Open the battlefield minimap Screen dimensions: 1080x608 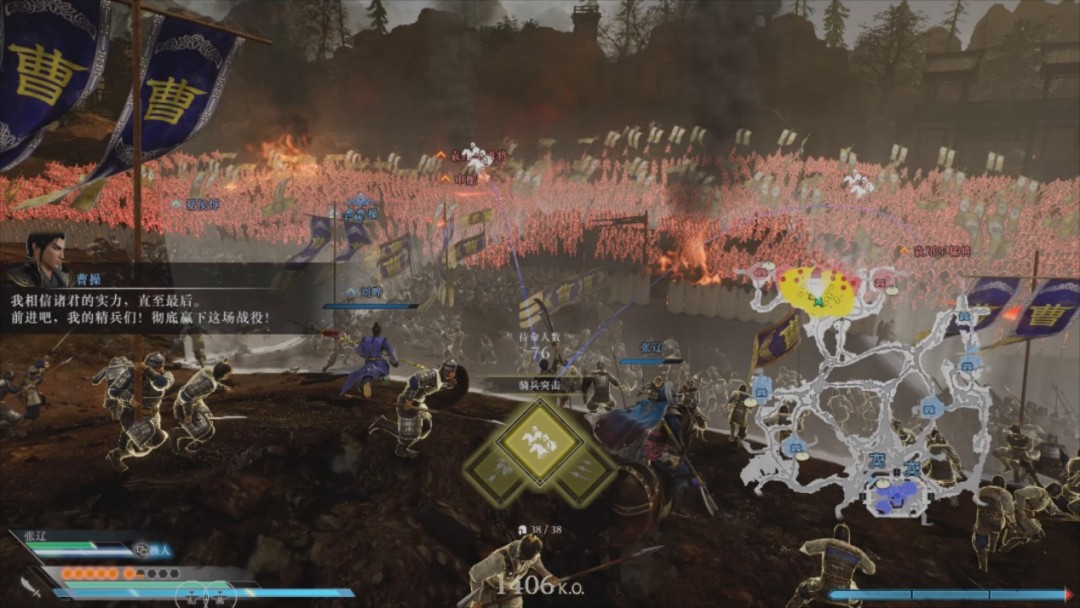pyautogui.click(x=865, y=390)
